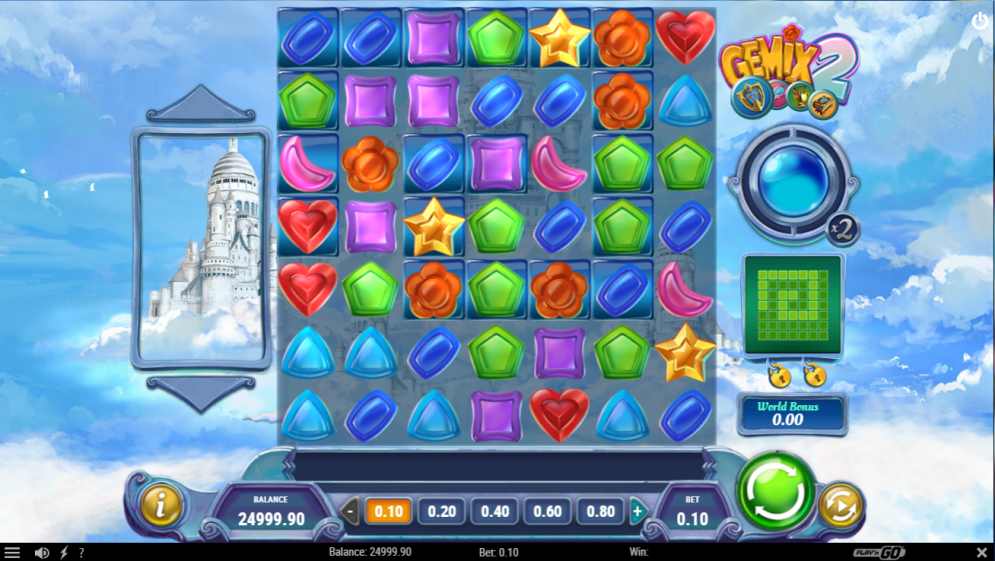Choose the 0.20 bet amount

pyautogui.click(x=441, y=512)
